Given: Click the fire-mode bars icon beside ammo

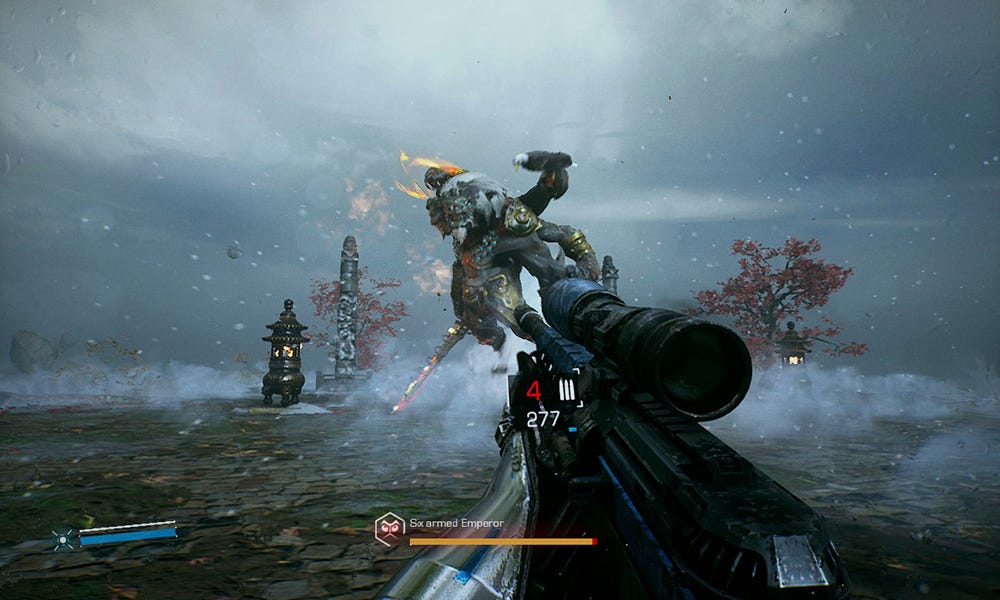Looking at the screenshot, I should click(567, 391).
